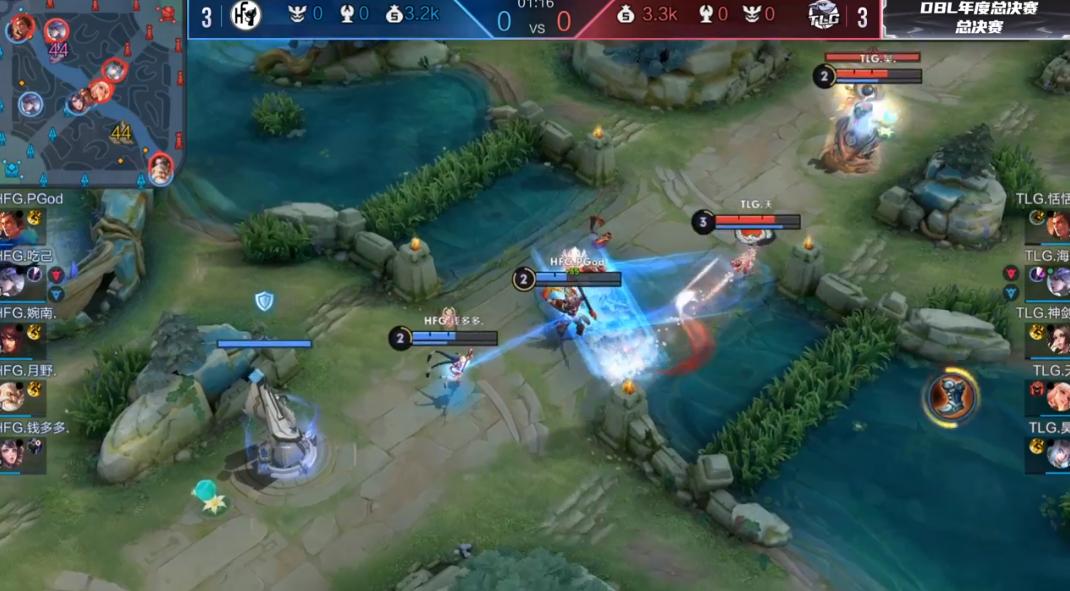The height and width of the screenshot is (591, 1070).
Task: Select TLG.海's player portrait
Action: coord(1058,282)
